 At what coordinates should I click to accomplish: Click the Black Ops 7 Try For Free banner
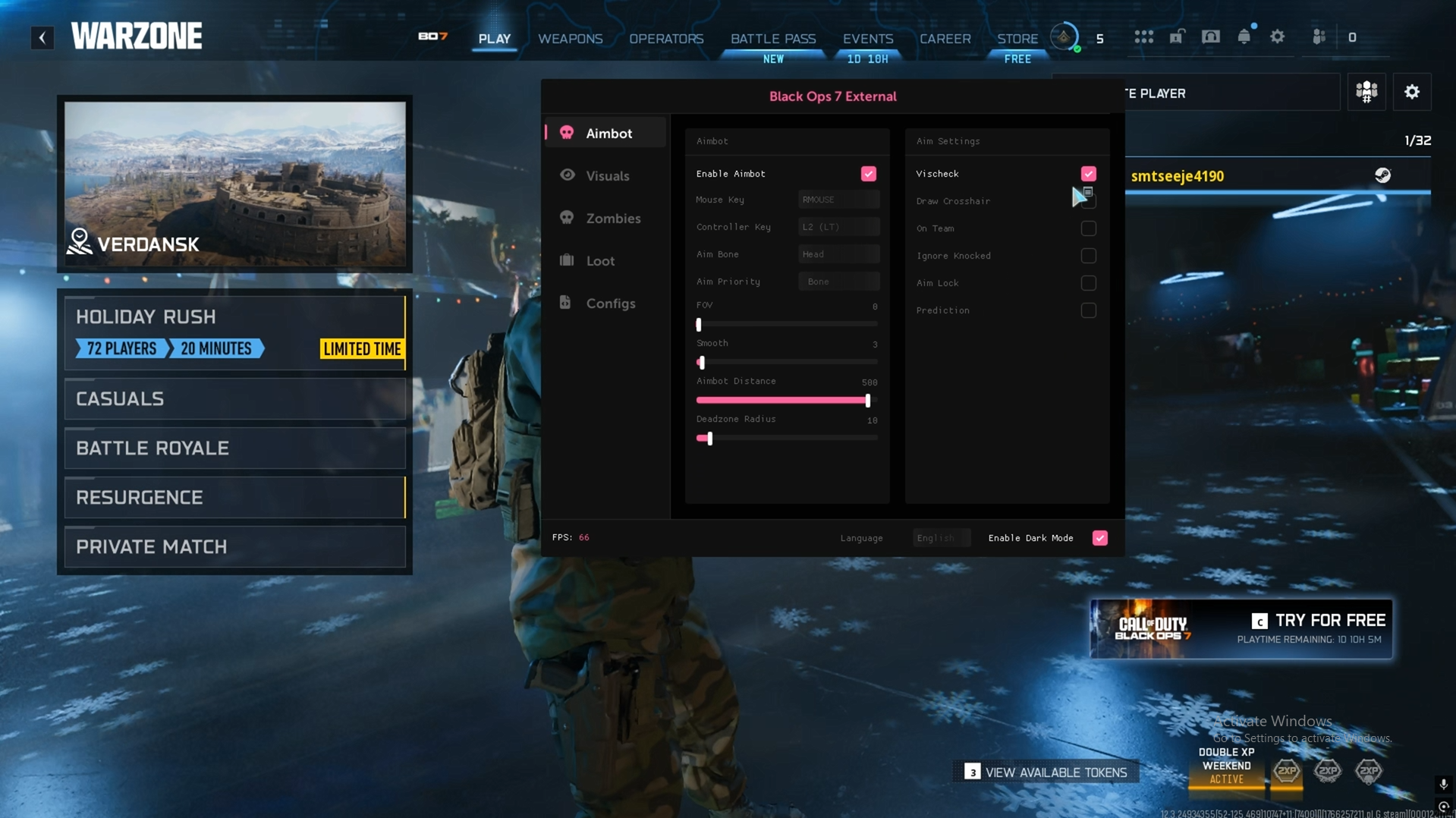pyautogui.click(x=1241, y=629)
